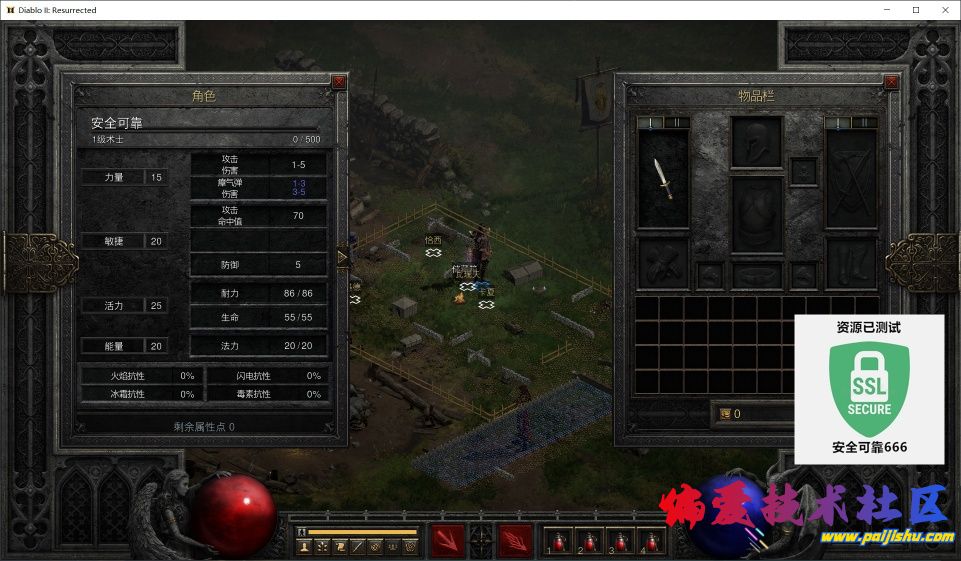Screen dimensions: 961x561
Task: Open the right-click skill selector
Action: [x=515, y=540]
